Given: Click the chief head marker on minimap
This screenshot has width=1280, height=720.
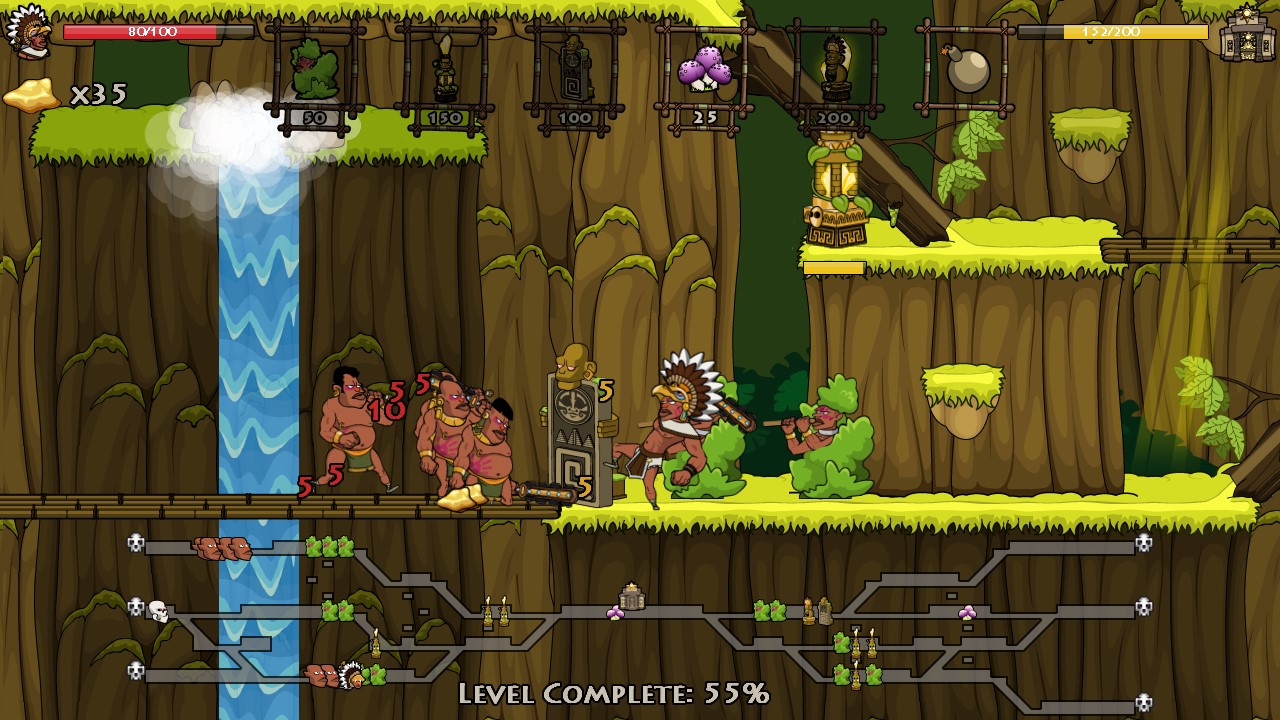Looking at the screenshot, I should coord(351,676).
